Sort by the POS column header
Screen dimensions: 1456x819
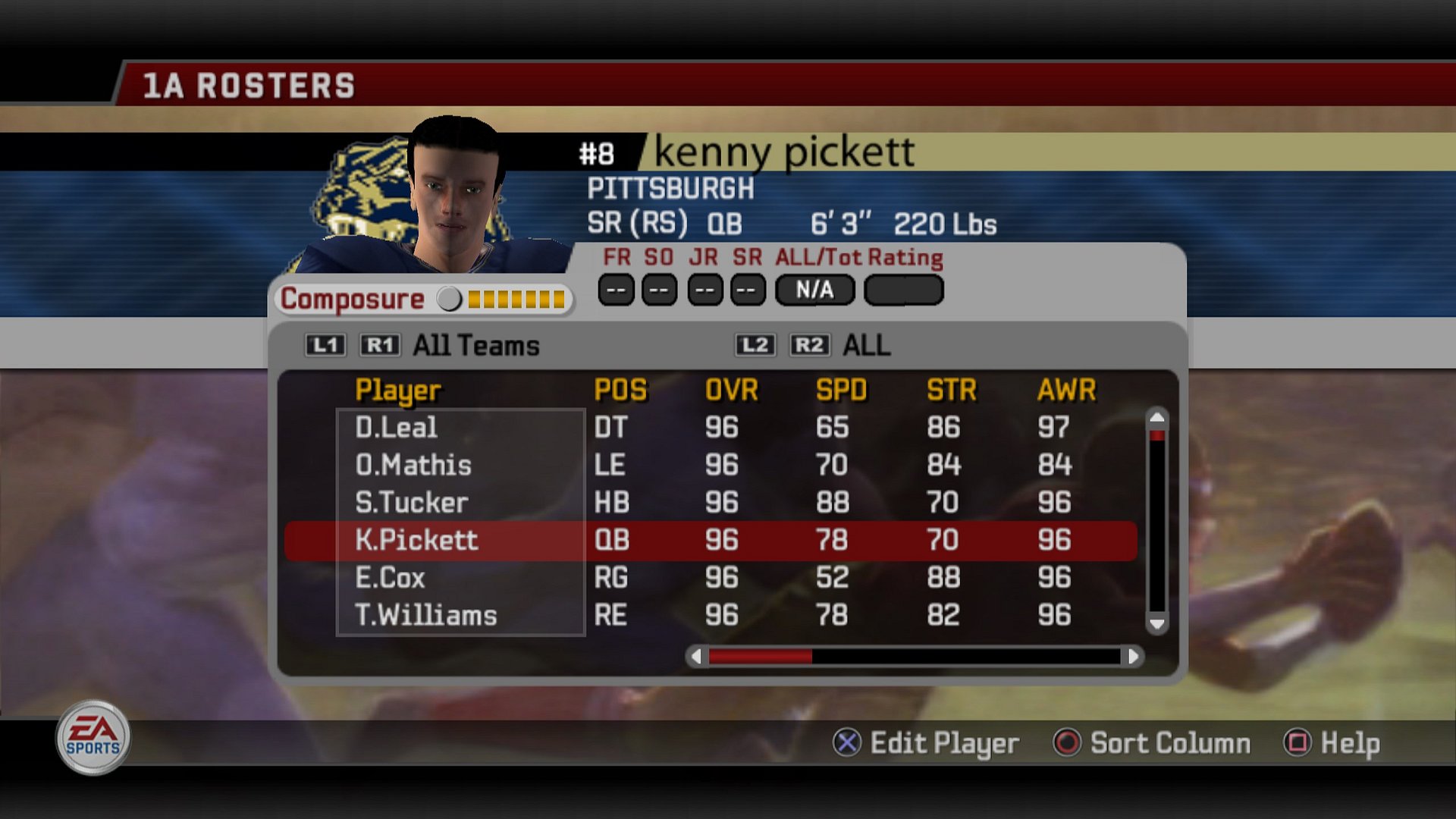[x=620, y=391]
